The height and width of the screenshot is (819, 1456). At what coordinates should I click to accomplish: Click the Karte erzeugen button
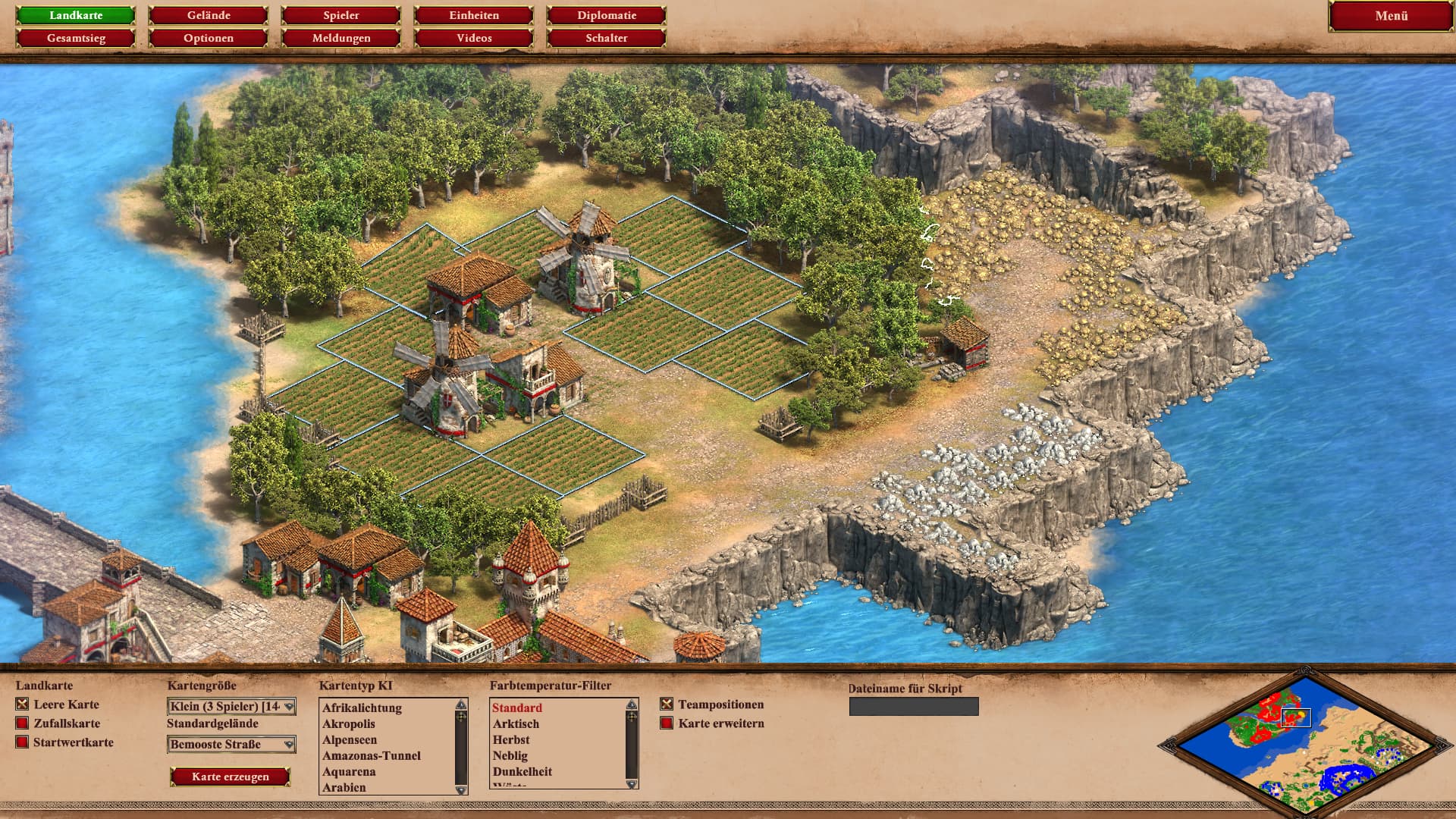pyautogui.click(x=231, y=777)
